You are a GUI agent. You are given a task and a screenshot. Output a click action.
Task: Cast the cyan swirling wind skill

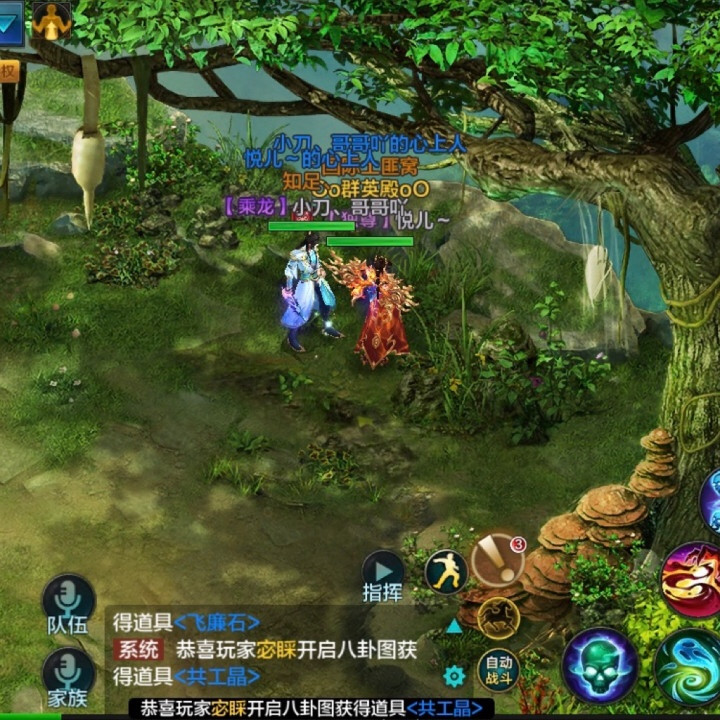[x=690, y=666]
